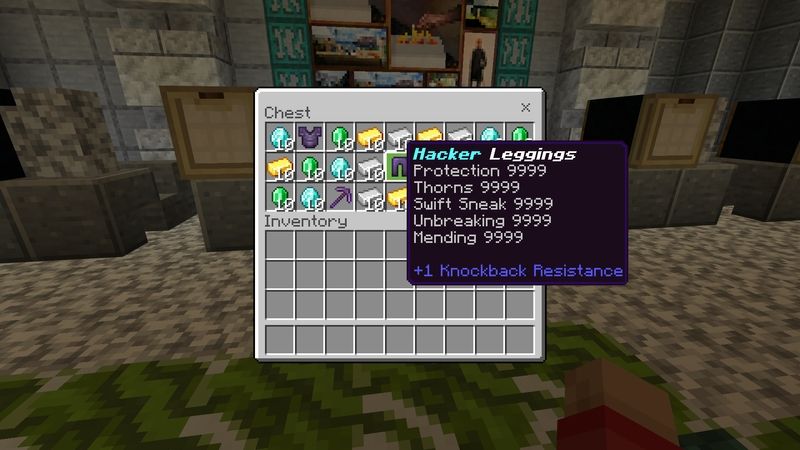
Task: Close the Chest window
Action: tap(525, 108)
